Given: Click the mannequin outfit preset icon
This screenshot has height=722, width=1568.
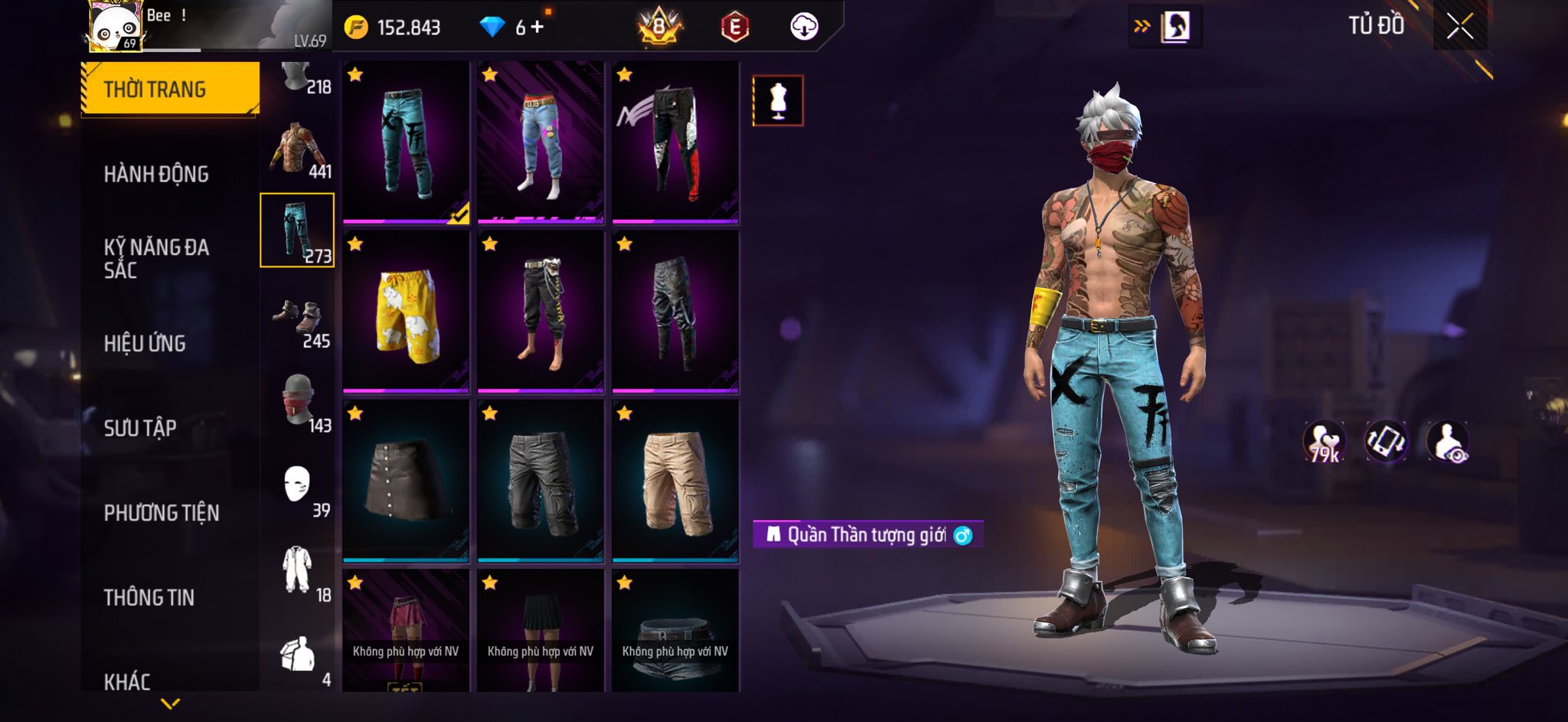Looking at the screenshot, I should point(778,100).
